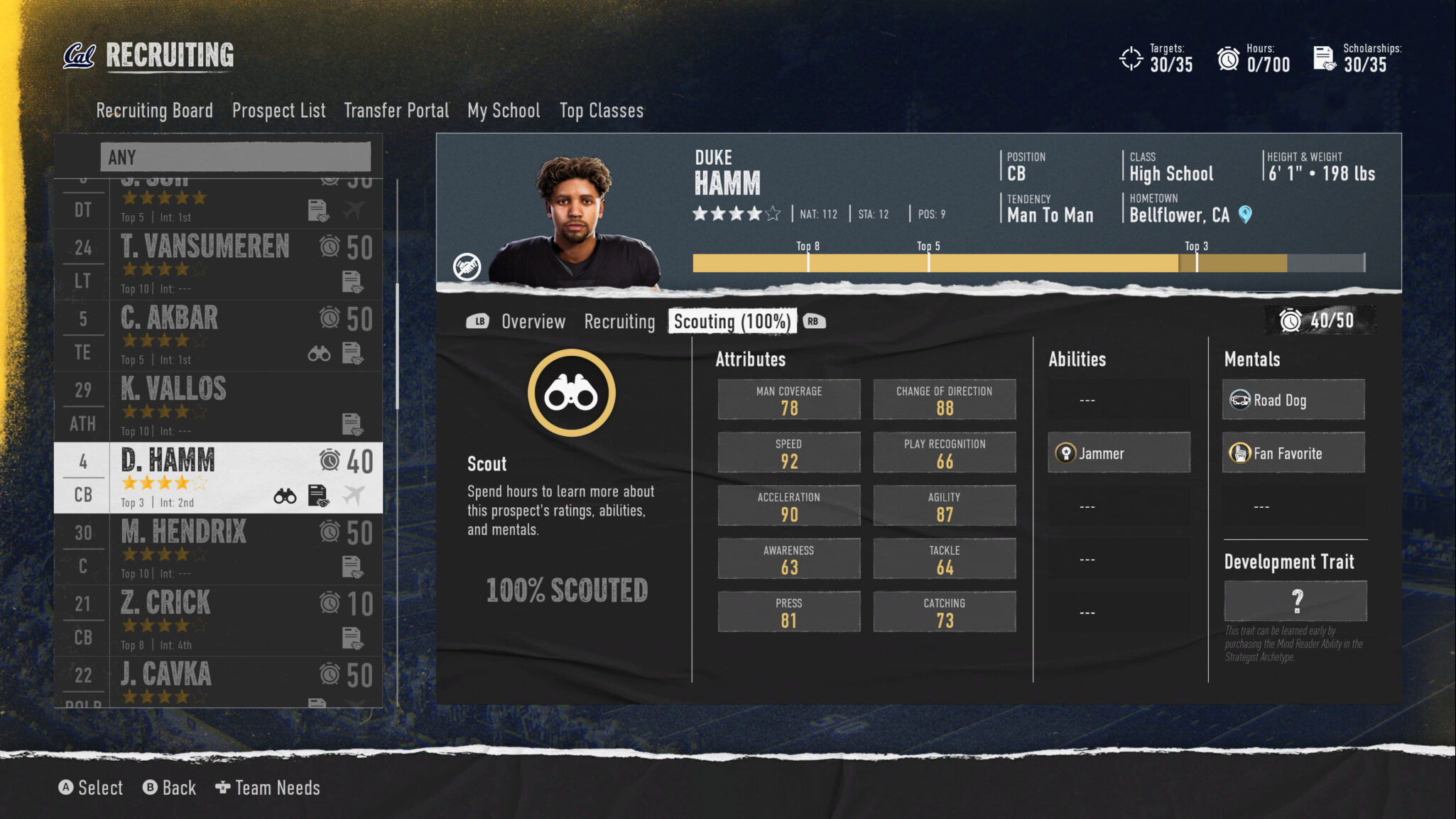Click the unknown Development Trait box
The height and width of the screenshot is (819, 1456).
point(1295,601)
